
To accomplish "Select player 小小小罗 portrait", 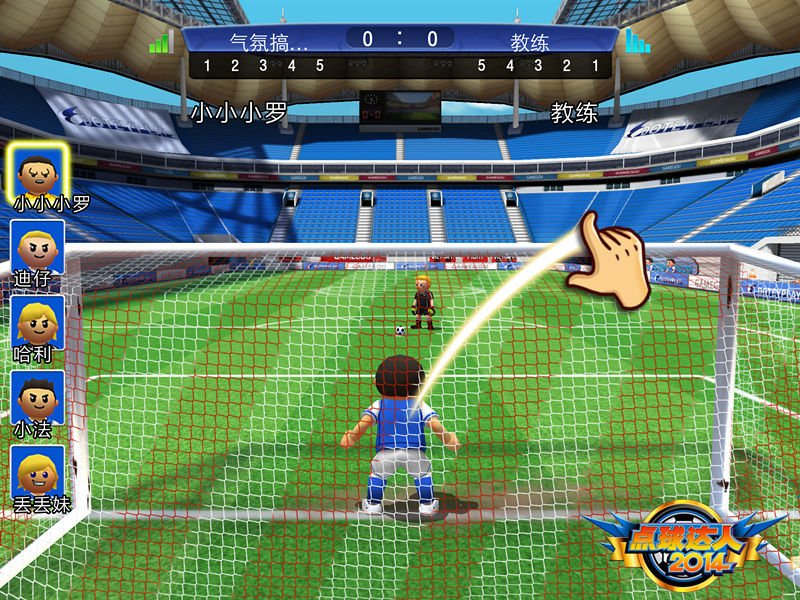I will (x=40, y=170).
